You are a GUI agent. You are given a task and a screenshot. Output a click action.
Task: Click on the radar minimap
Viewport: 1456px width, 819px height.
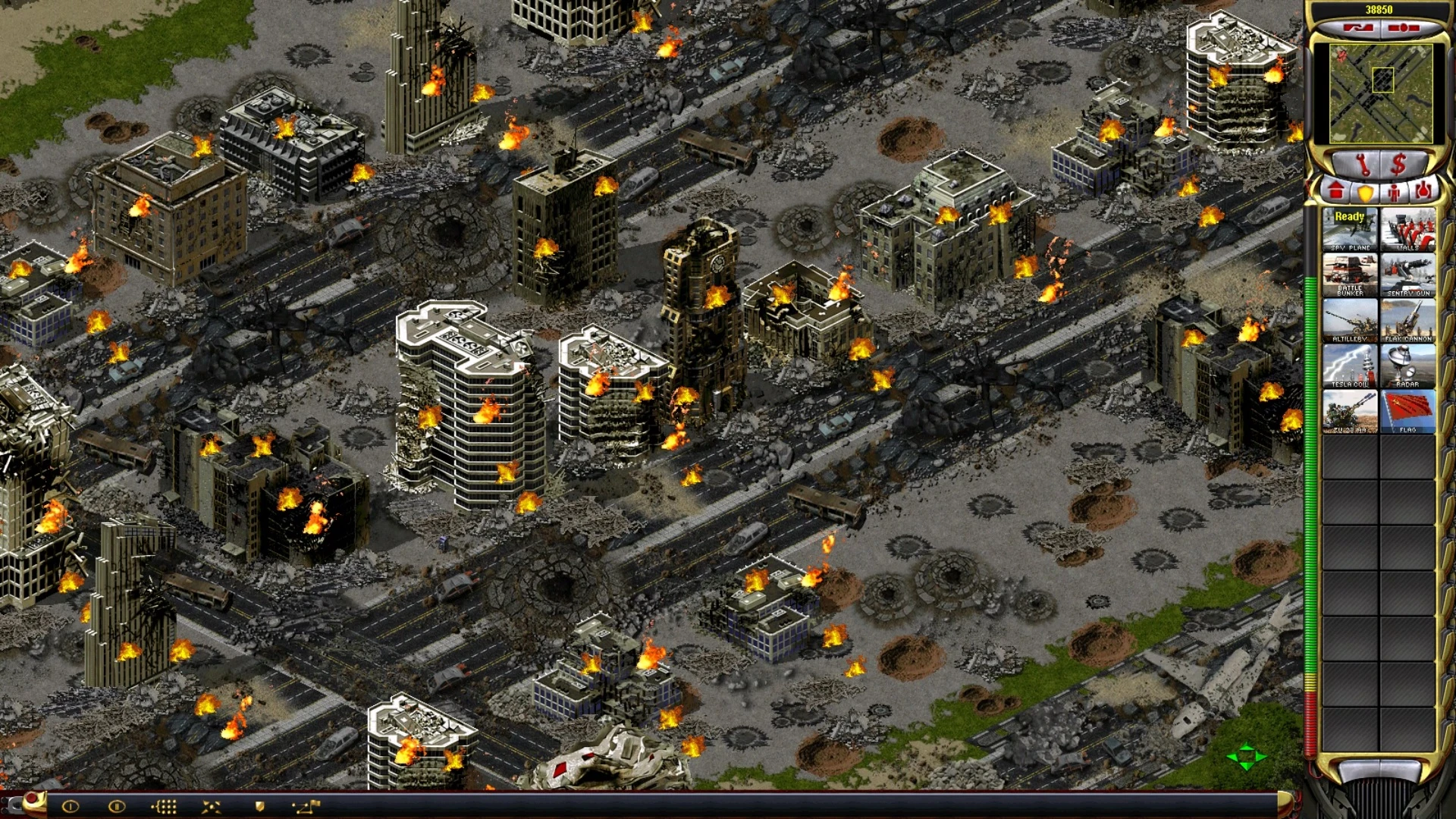tap(1382, 93)
